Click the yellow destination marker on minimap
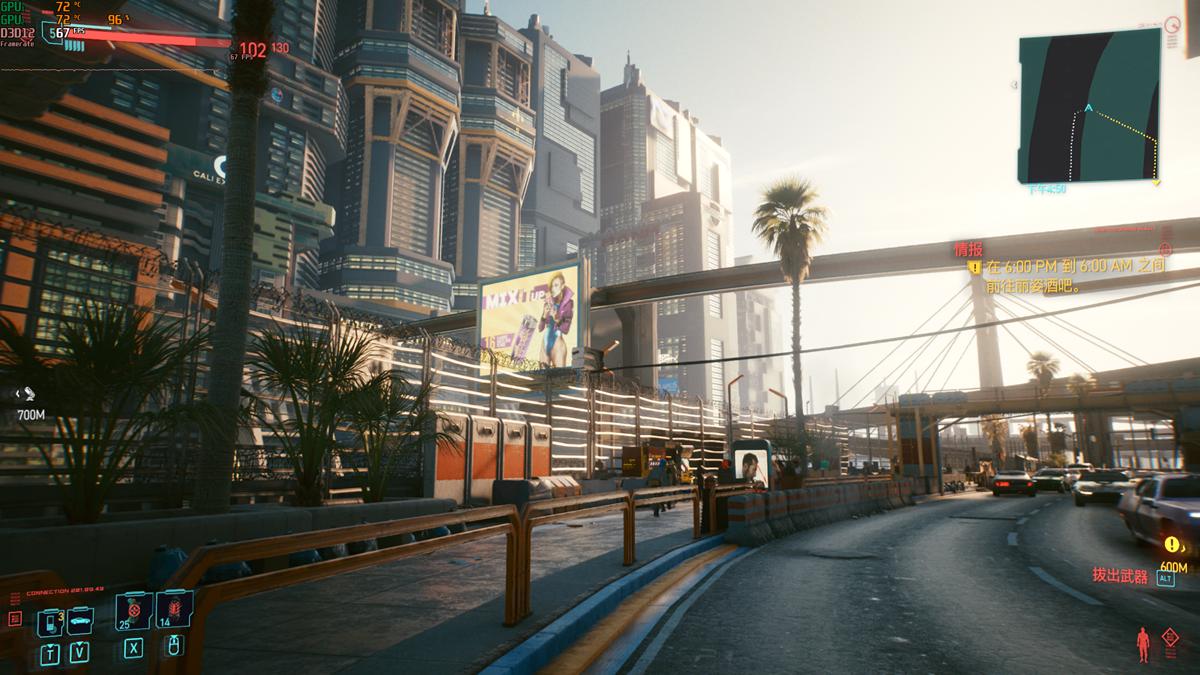 1156,182
